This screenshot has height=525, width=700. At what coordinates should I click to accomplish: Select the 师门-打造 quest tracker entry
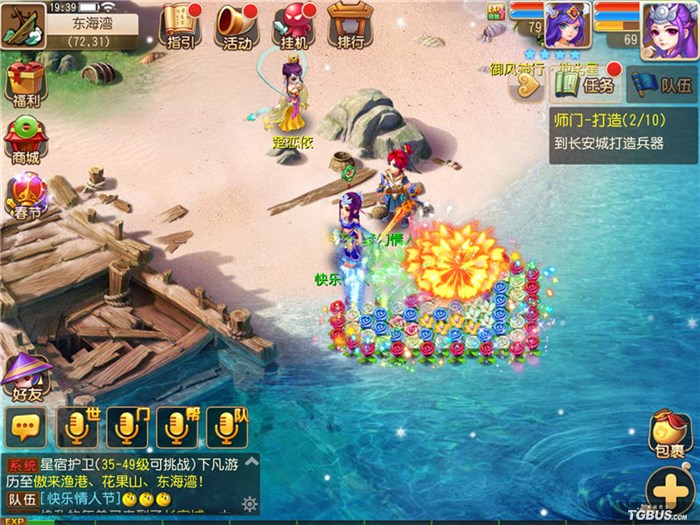(x=623, y=130)
